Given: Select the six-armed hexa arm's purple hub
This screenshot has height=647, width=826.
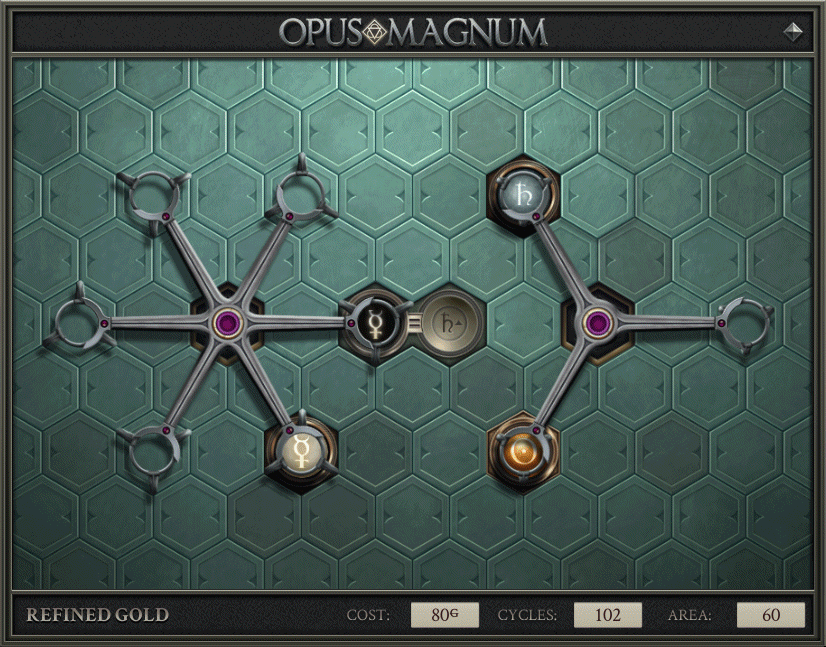Looking at the screenshot, I should coord(226,321).
